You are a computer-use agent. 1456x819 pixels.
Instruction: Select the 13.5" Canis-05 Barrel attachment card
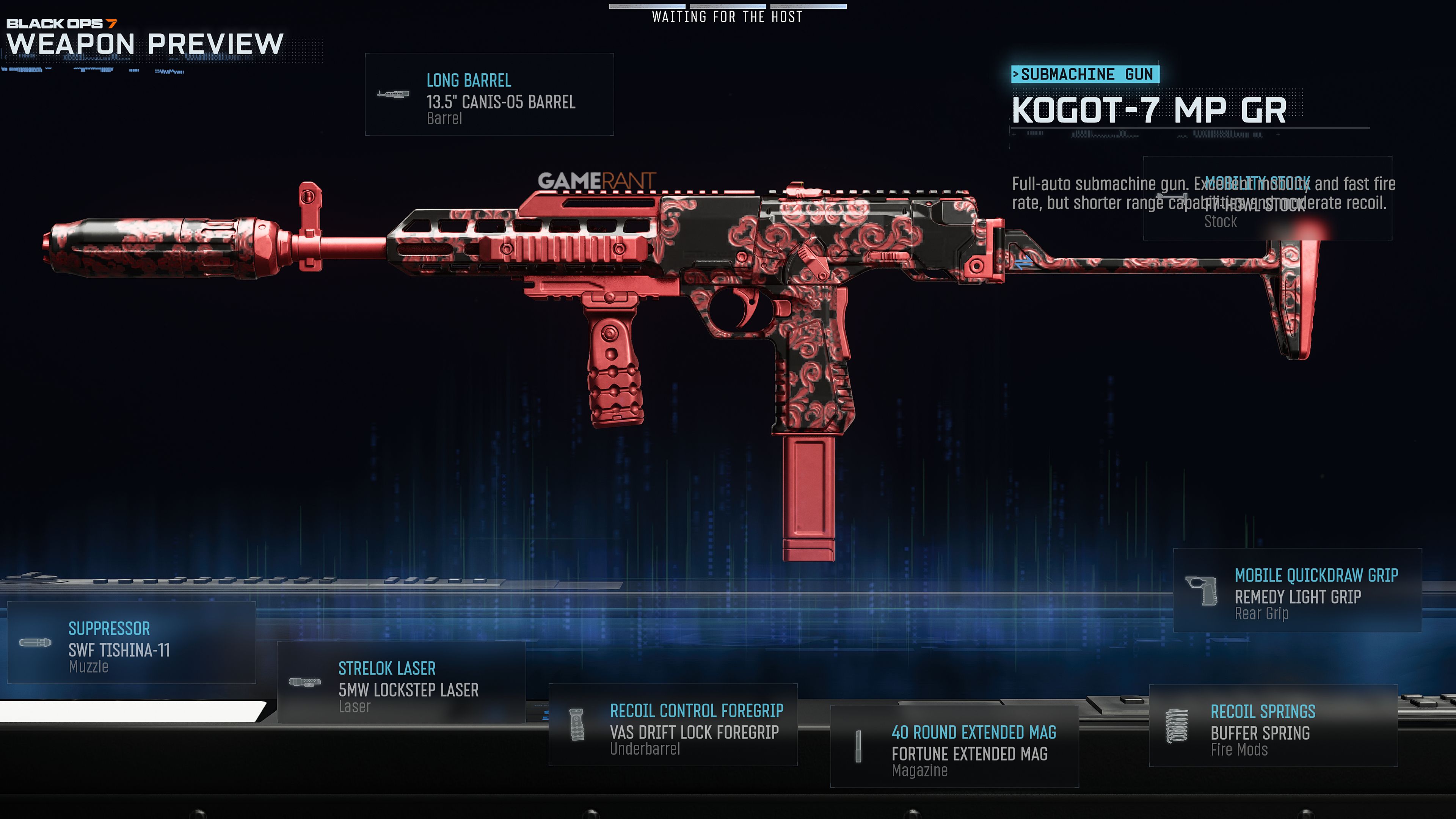point(489,95)
